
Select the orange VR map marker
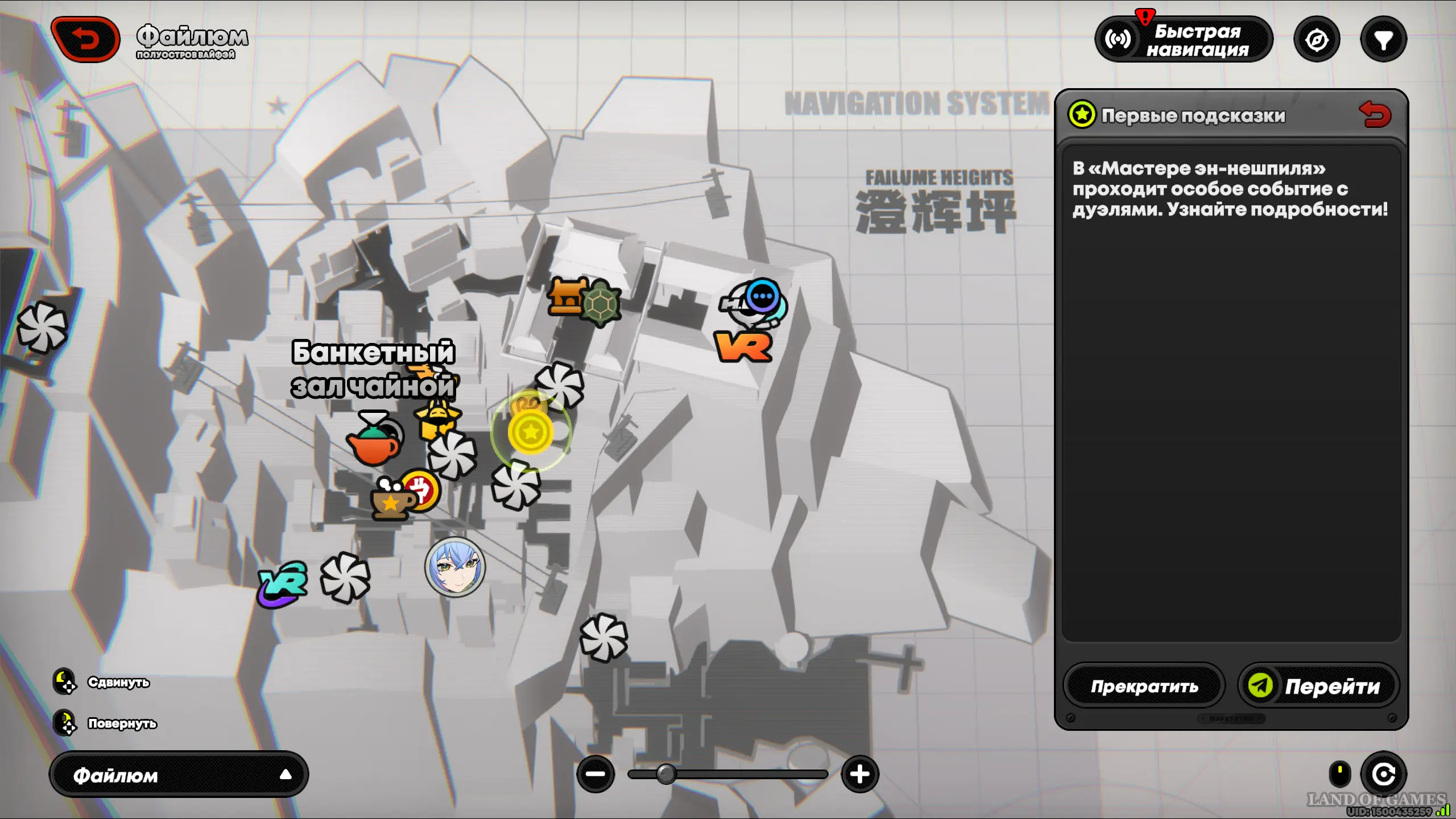click(743, 347)
